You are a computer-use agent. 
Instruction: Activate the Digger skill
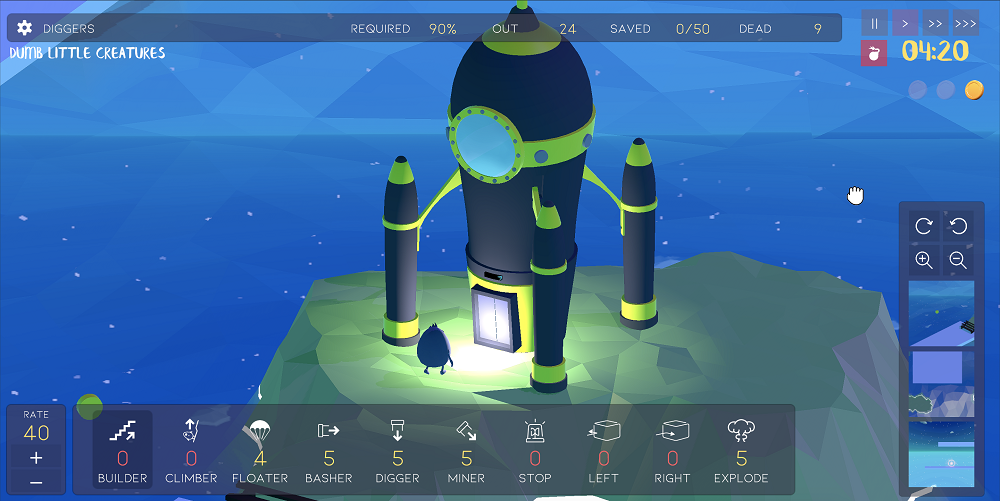(x=398, y=449)
